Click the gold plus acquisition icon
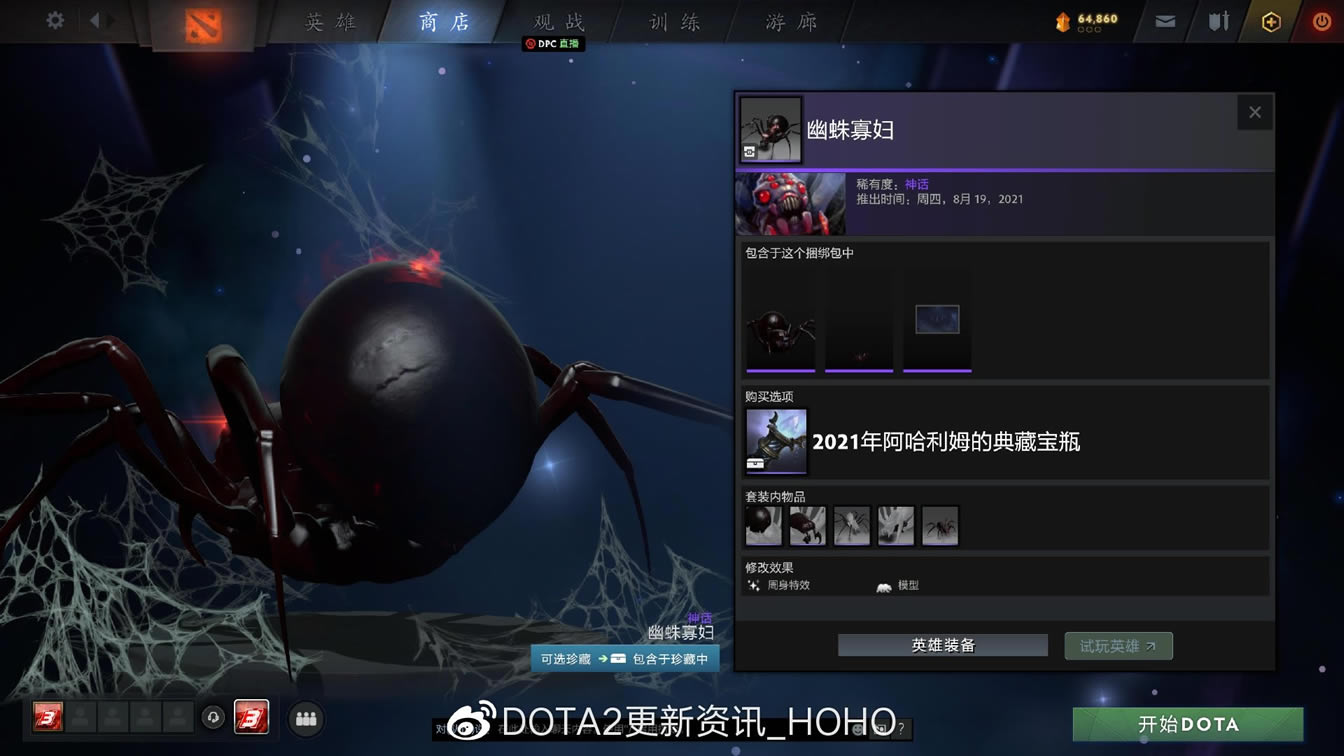The height and width of the screenshot is (756, 1344). point(1271,20)
